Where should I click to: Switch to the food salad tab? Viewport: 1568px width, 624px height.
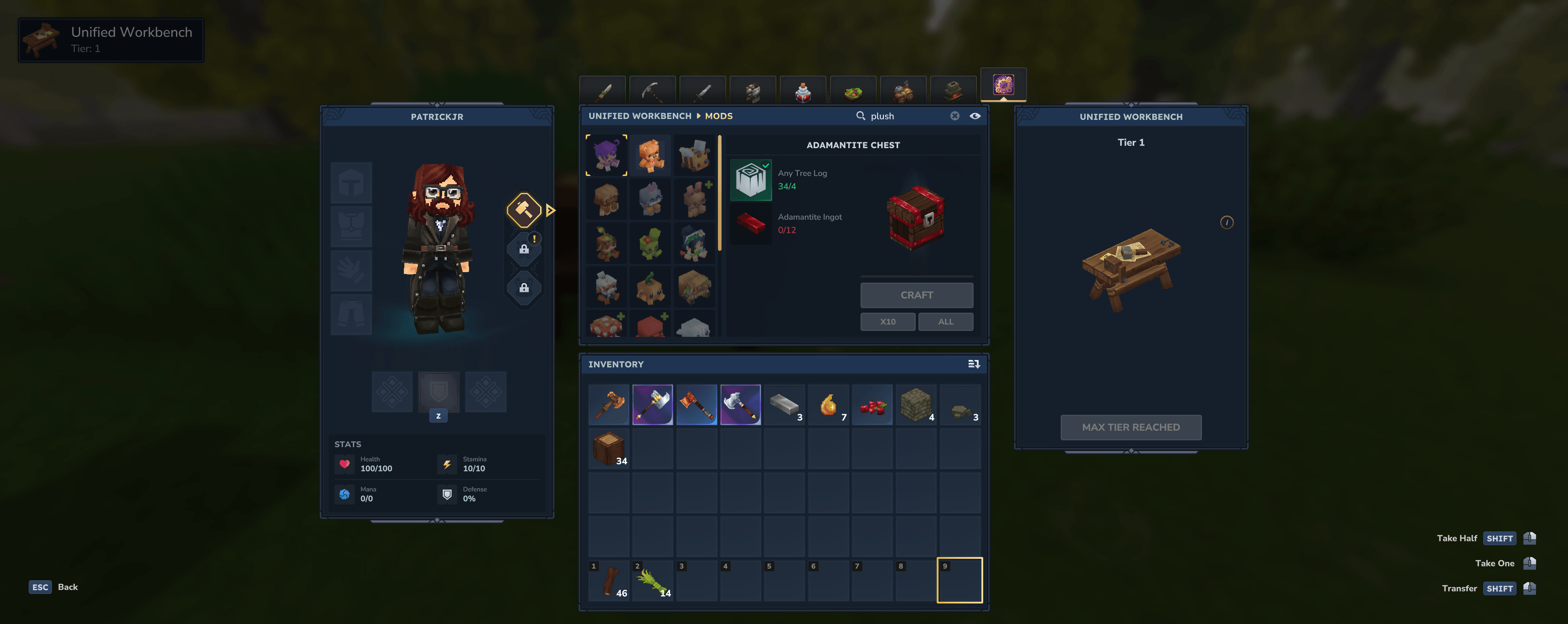(x=852, y=92)
